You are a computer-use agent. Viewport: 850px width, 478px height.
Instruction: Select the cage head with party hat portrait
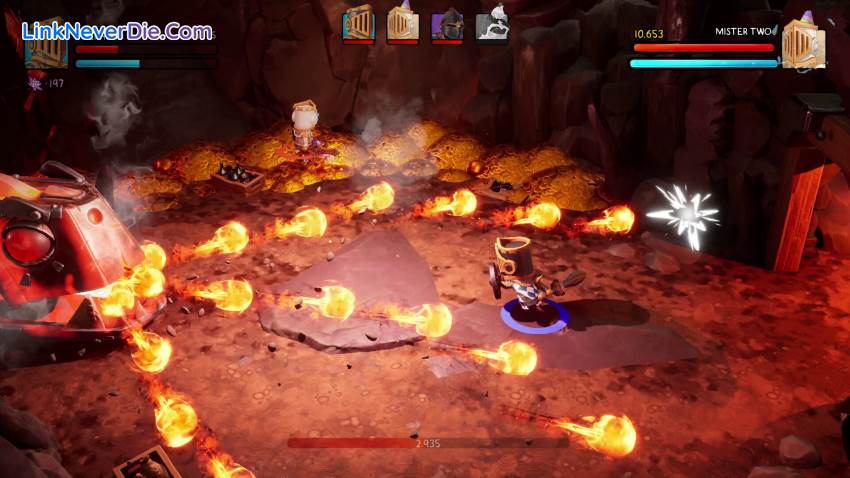402,23
